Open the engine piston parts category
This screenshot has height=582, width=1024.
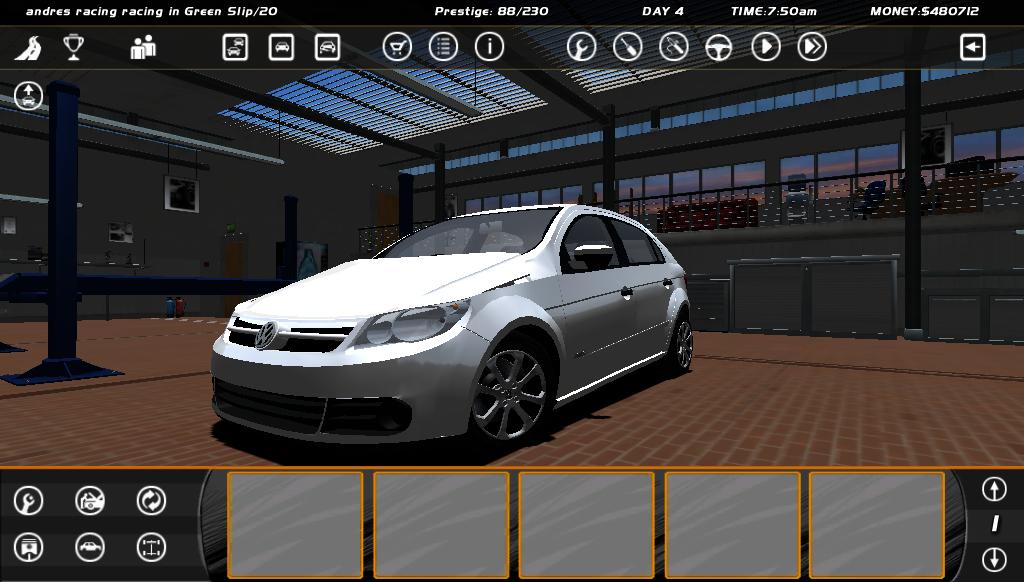28,547
